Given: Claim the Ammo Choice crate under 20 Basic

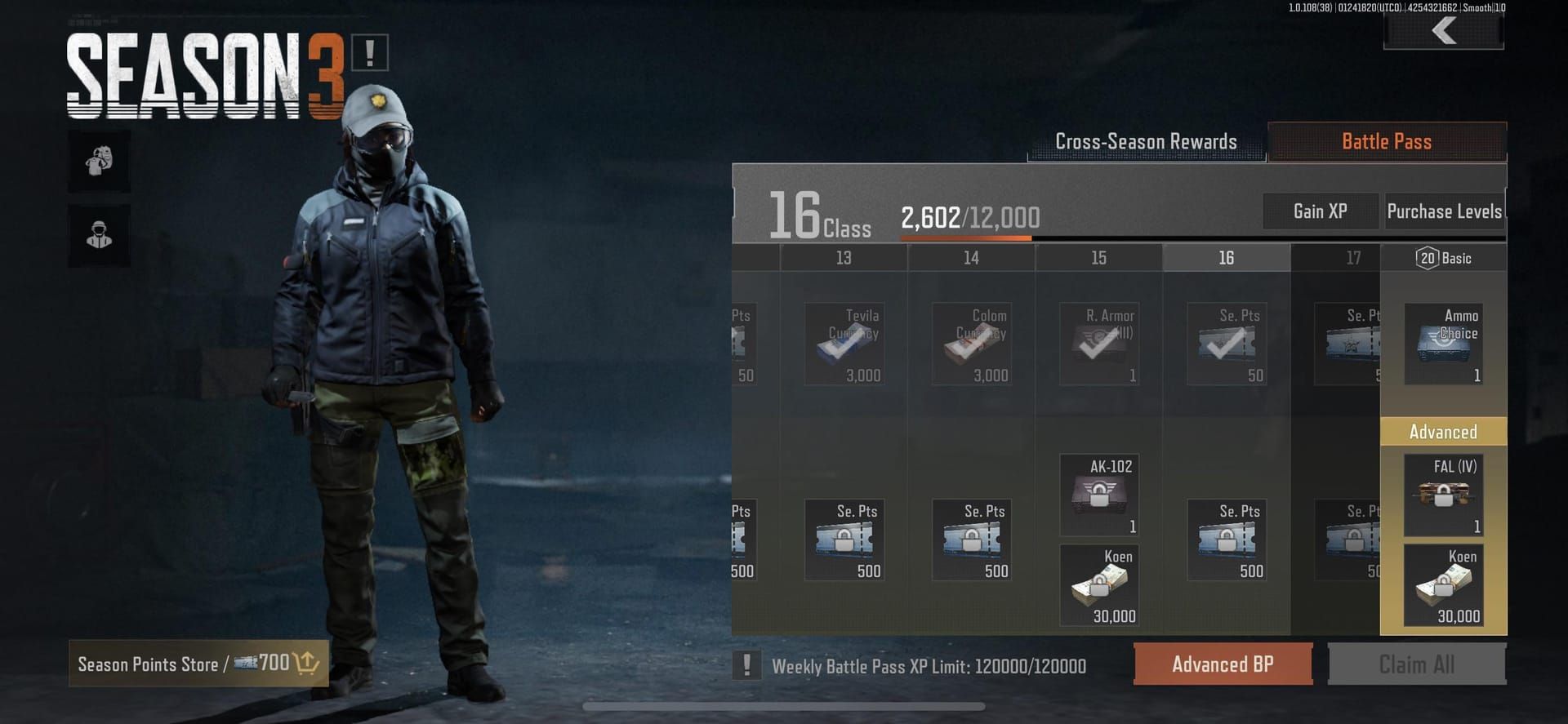Looking at the screenshot, I should [1442, 343].
